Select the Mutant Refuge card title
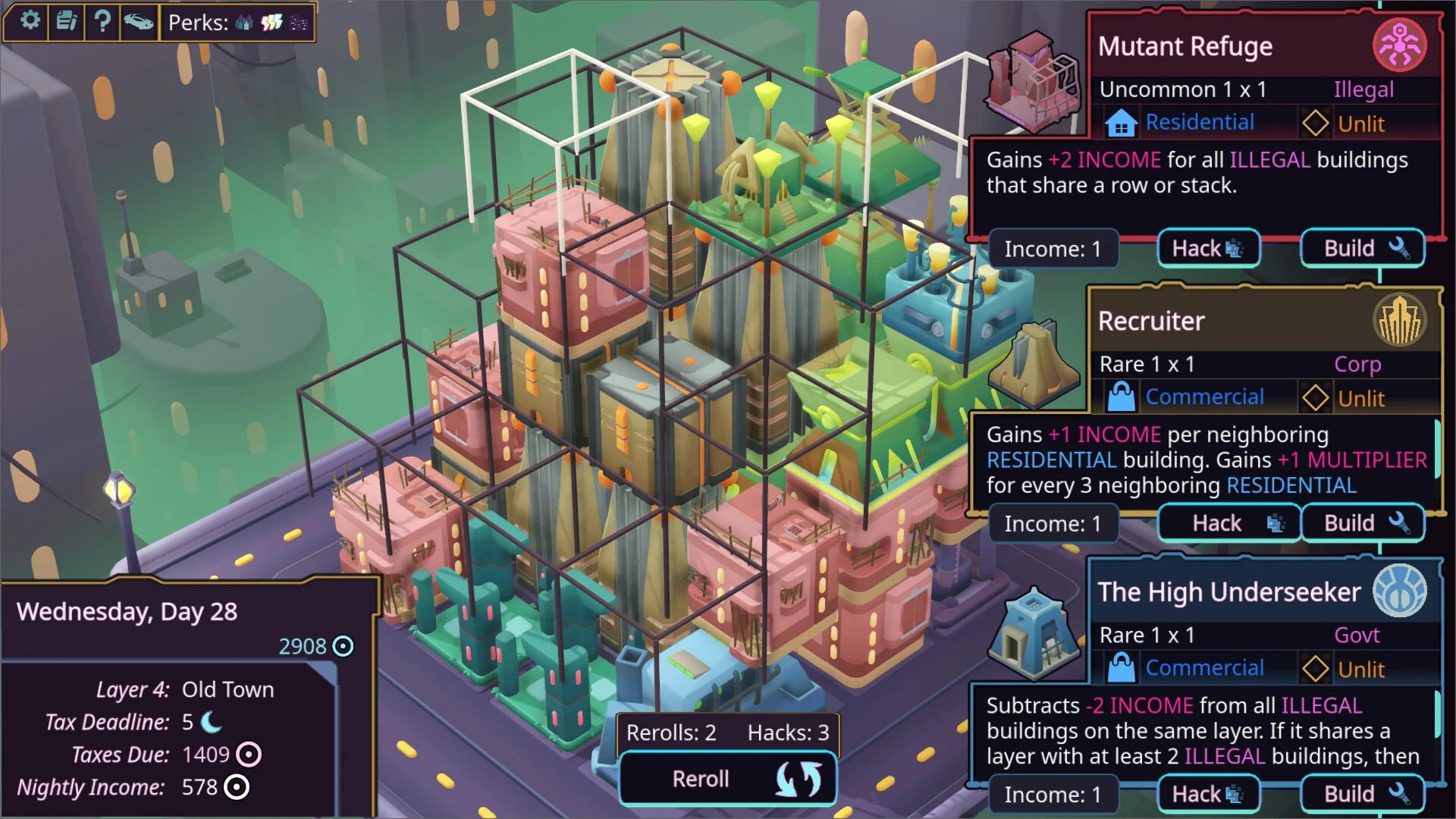This screenshot has width=1456, height=819. click(x=1185, y=47)
